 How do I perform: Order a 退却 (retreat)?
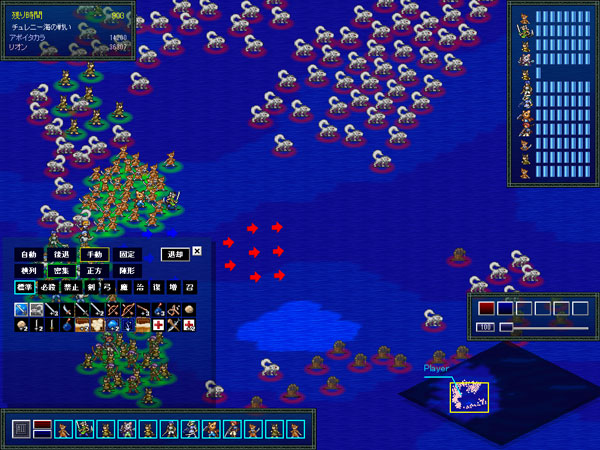(x=175, y=255)
